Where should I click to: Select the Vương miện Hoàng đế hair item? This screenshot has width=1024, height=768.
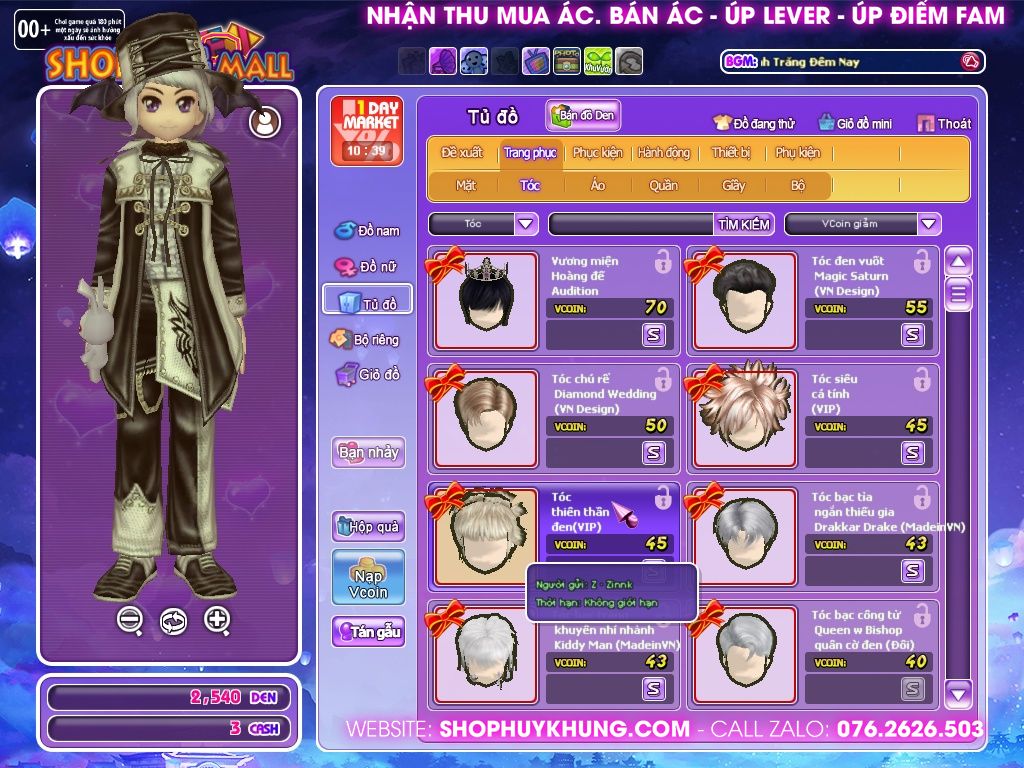pos(484,300)
